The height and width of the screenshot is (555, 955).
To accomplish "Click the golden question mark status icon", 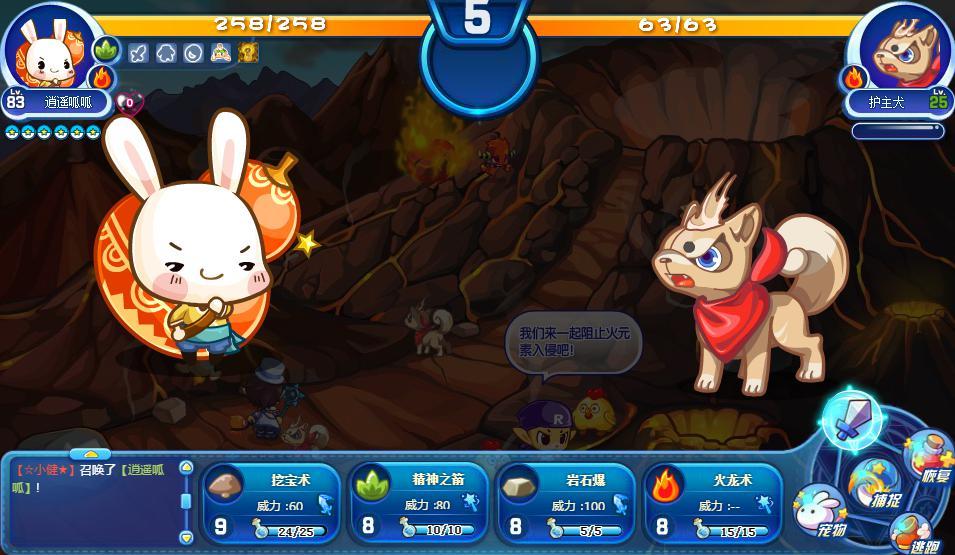I will [248, 53].
